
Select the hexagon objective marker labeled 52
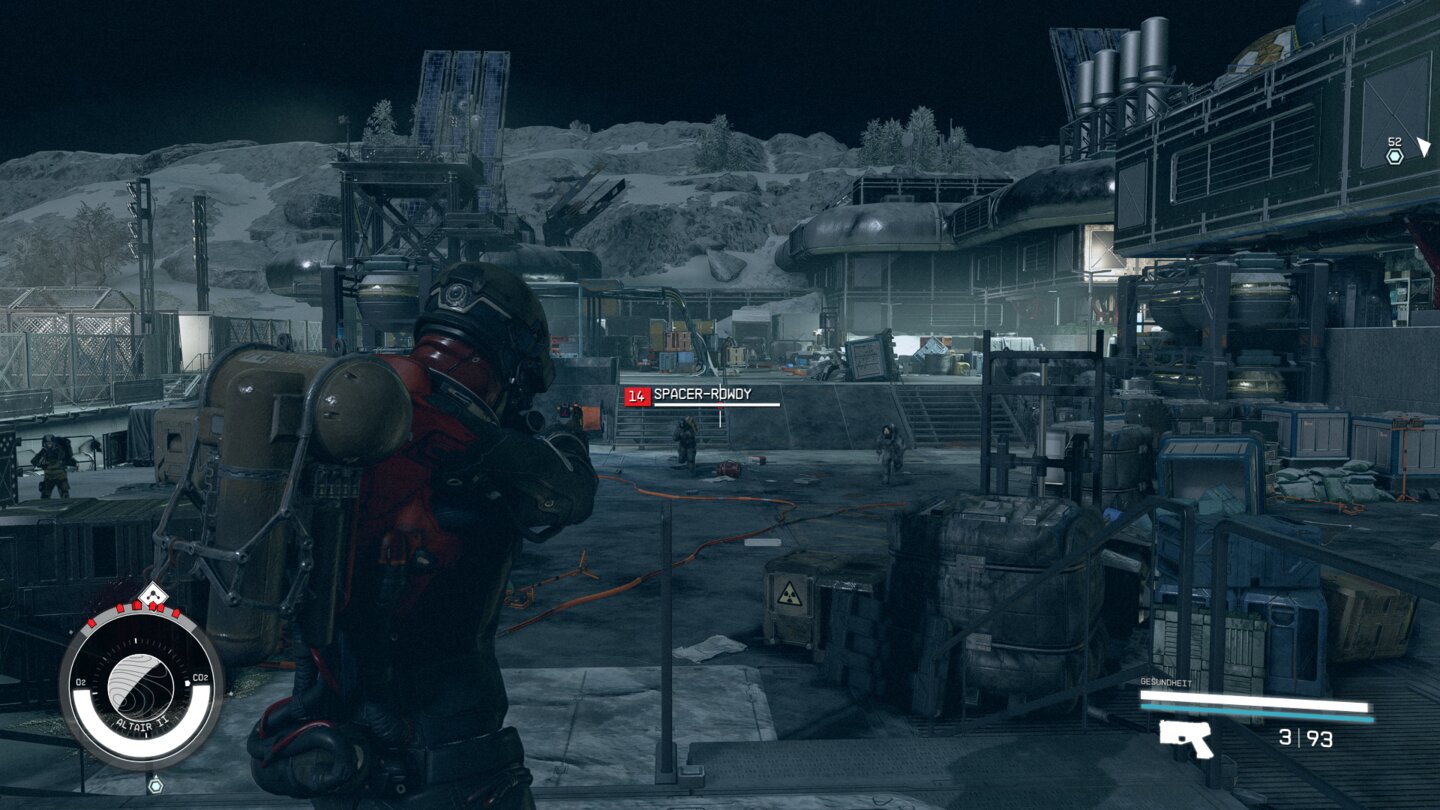coord(1395,157)
